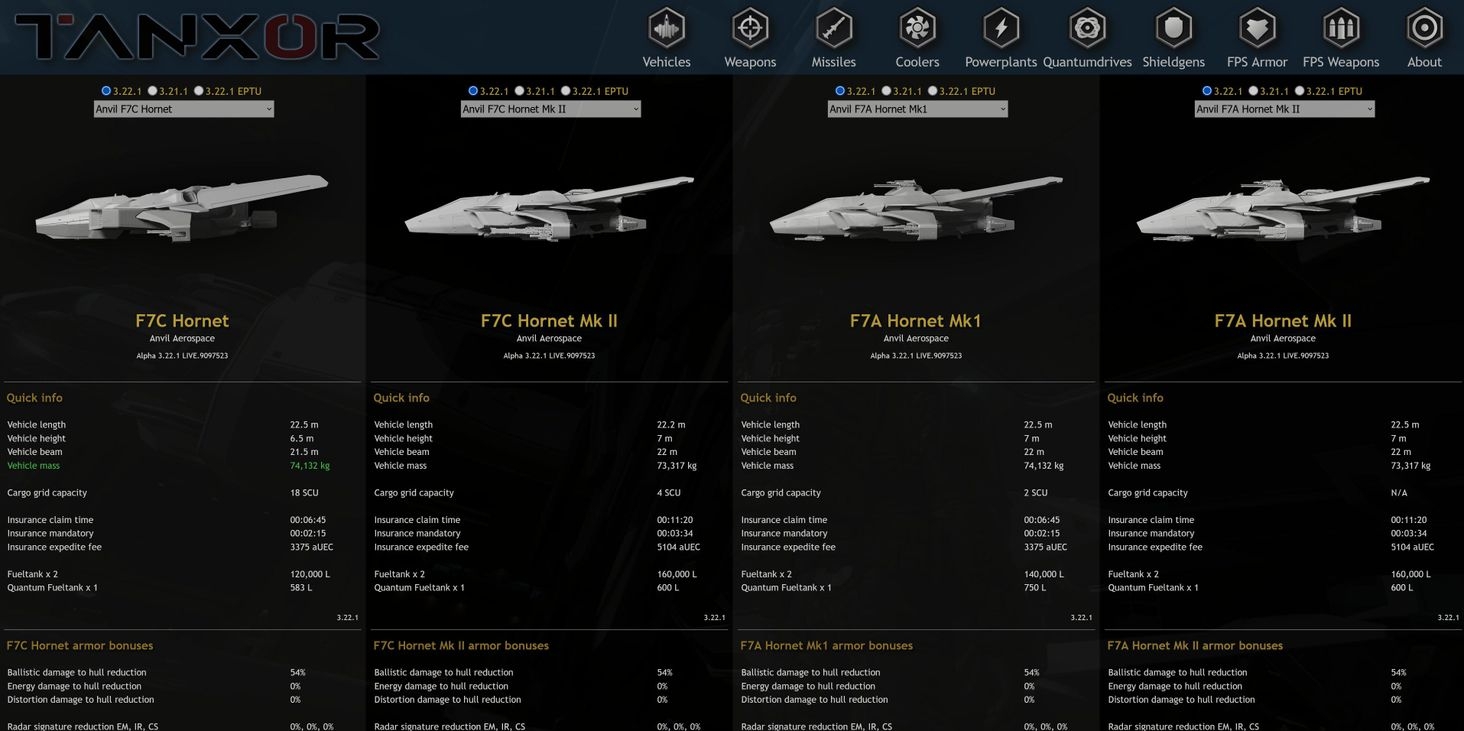Open the Anvil F7C Hornet ship dropdown
The height and width of the screenshot is (731, 1464).
click(183, 108)
